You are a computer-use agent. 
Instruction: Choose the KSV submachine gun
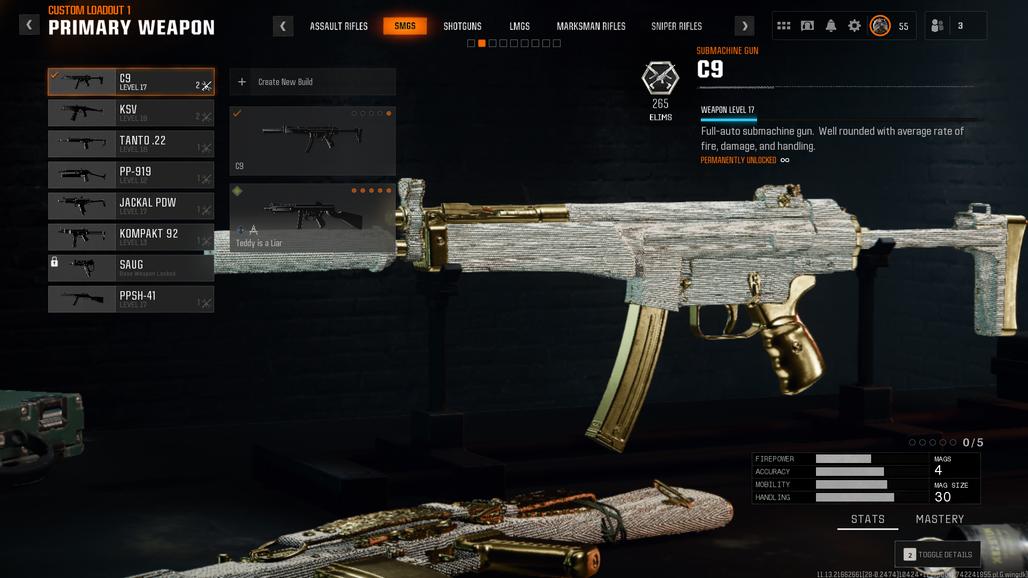(131, 113)
